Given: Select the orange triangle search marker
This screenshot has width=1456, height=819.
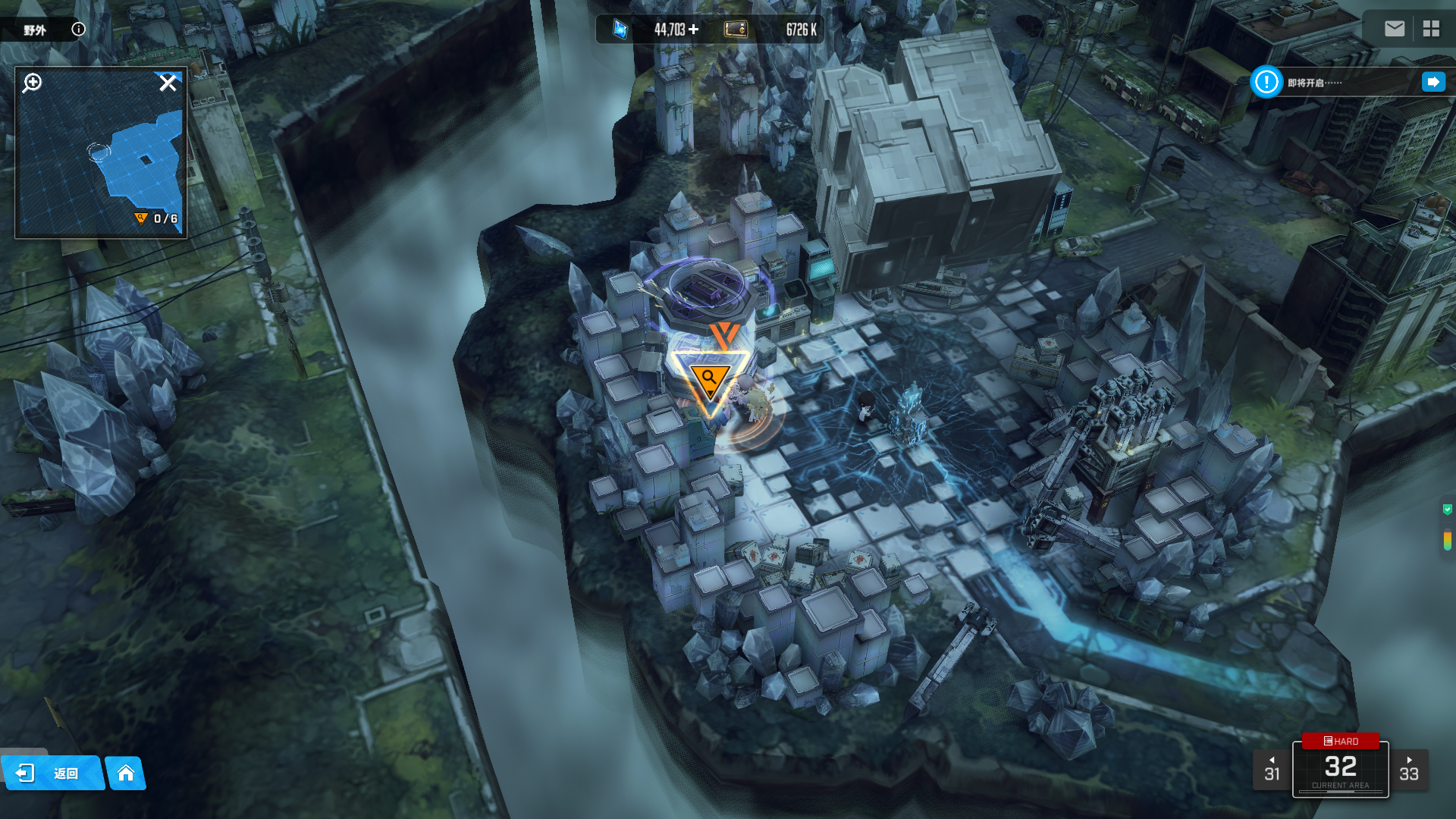Looking at the screenshot, I should pos(710,379).
